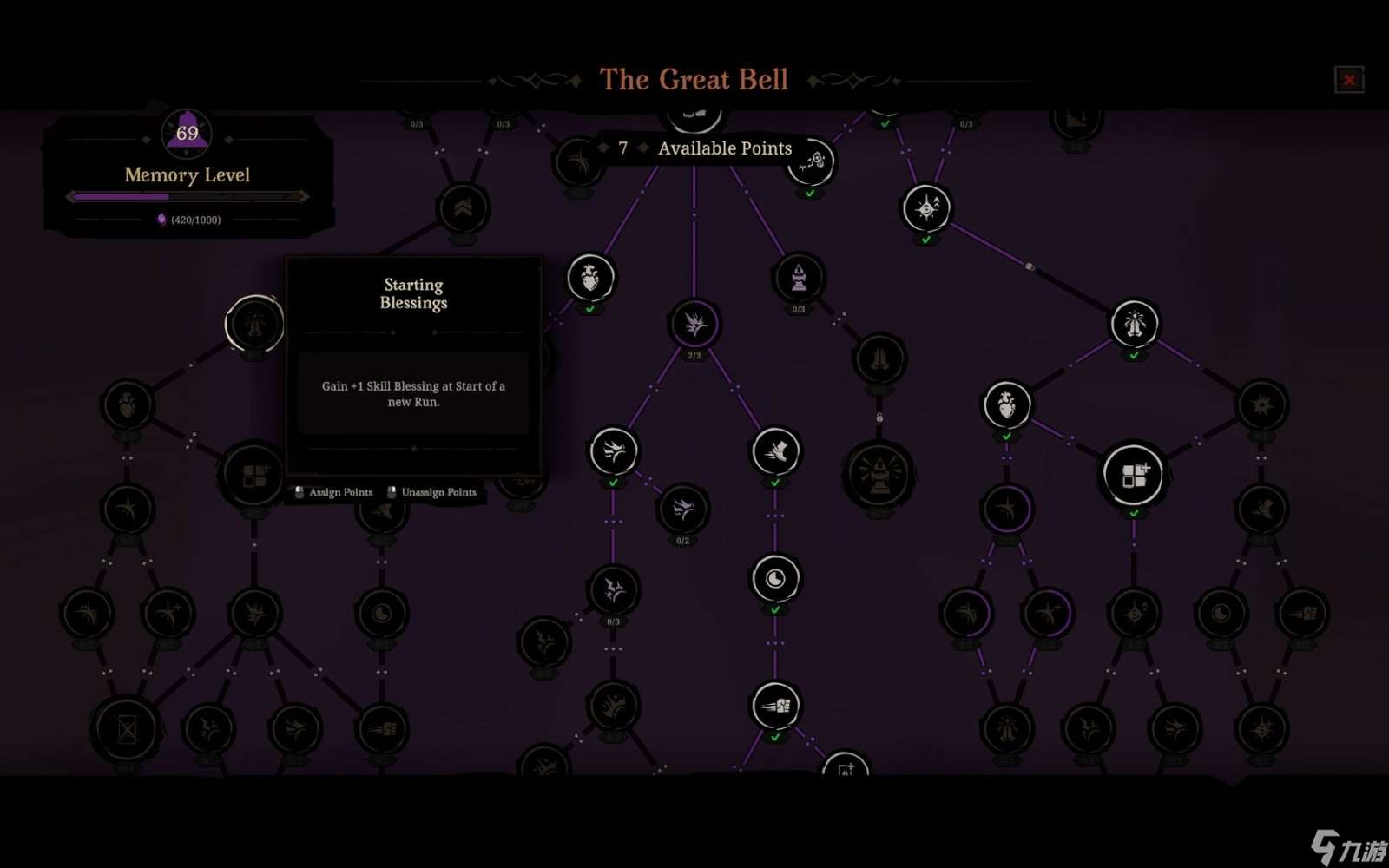Select the rocket boost node near the bottom center

point(776,706)
